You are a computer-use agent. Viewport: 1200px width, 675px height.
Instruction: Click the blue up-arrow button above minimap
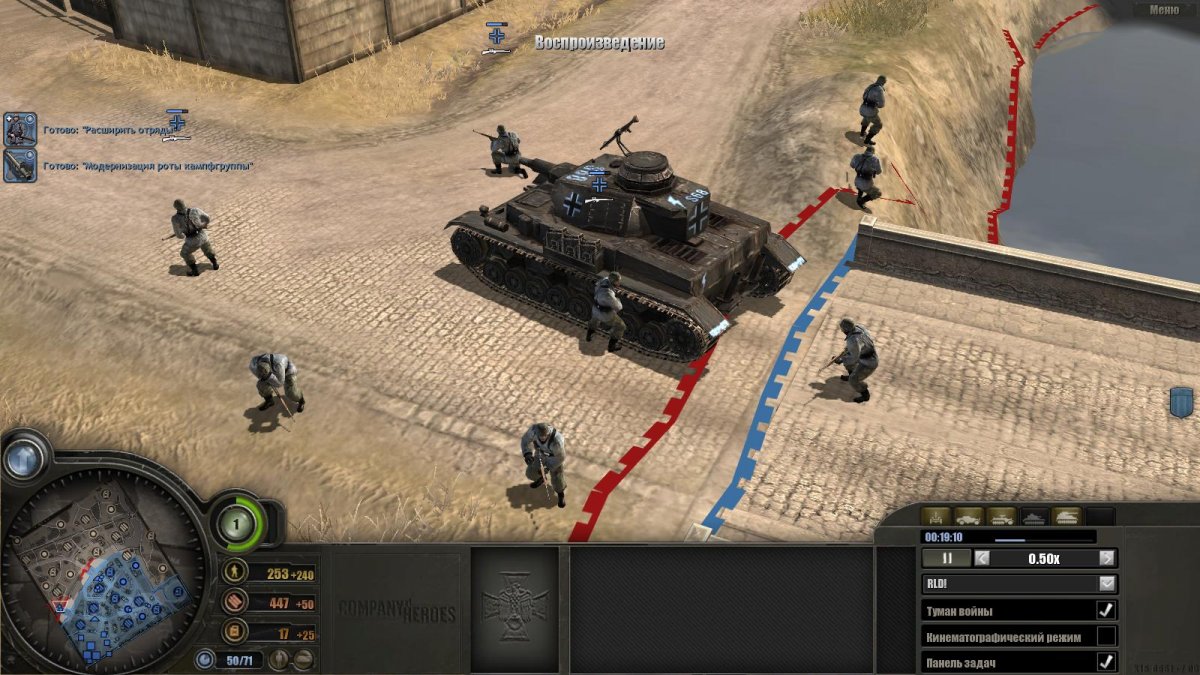tap(23, 459)
